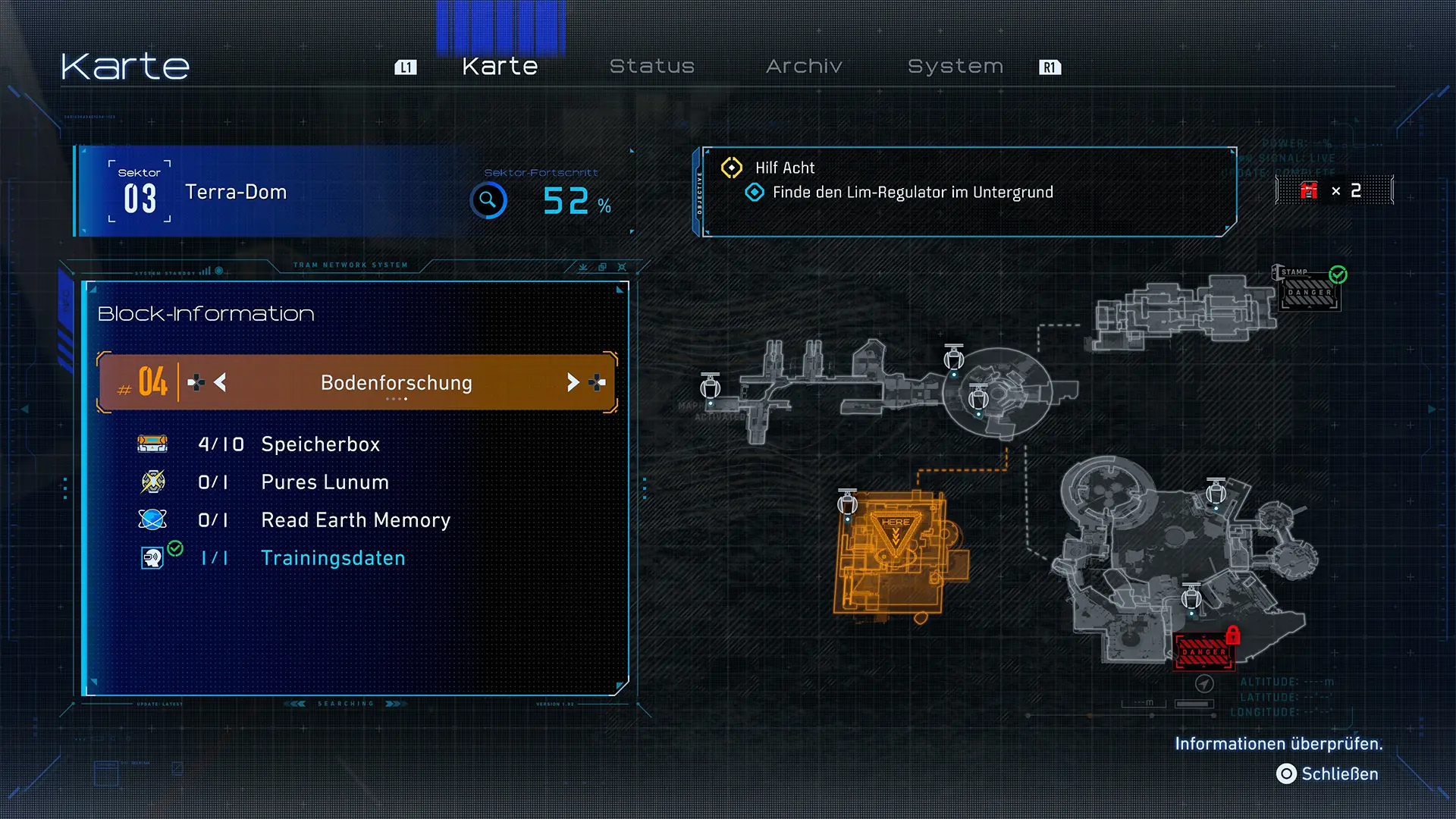Screen dimensions: 1456x819
Task: Select the Karte tab
Action: click(x=500, y=67)
